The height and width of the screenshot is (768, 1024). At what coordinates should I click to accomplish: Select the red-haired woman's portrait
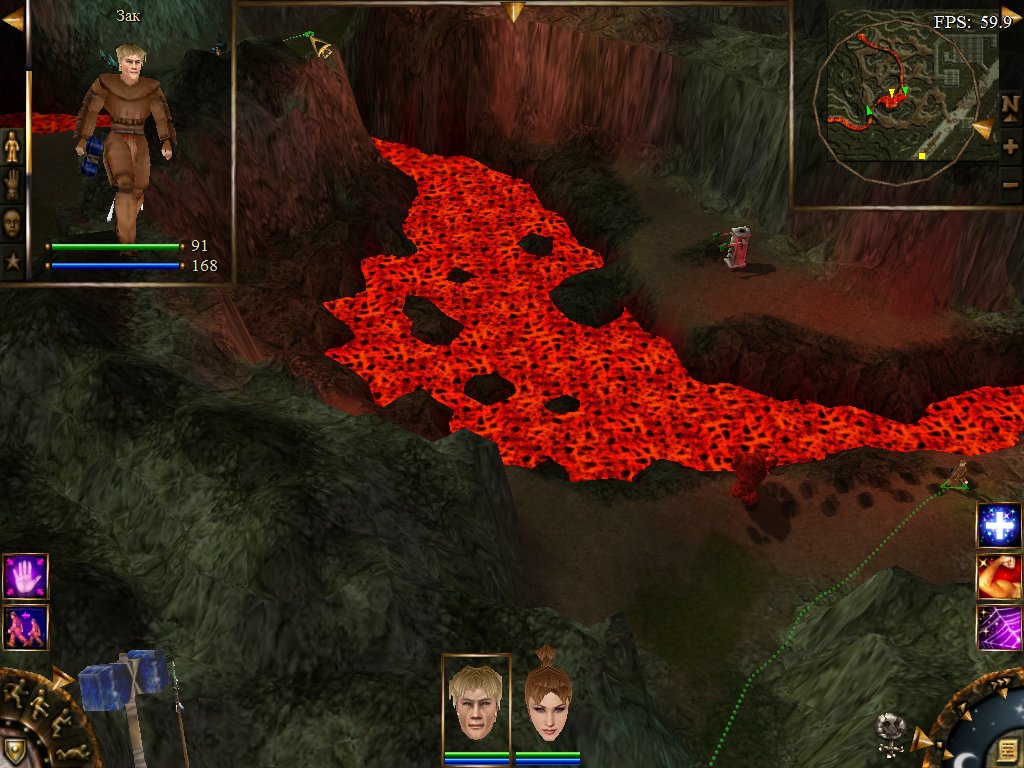pyautogui.click(x=547, y=703)
